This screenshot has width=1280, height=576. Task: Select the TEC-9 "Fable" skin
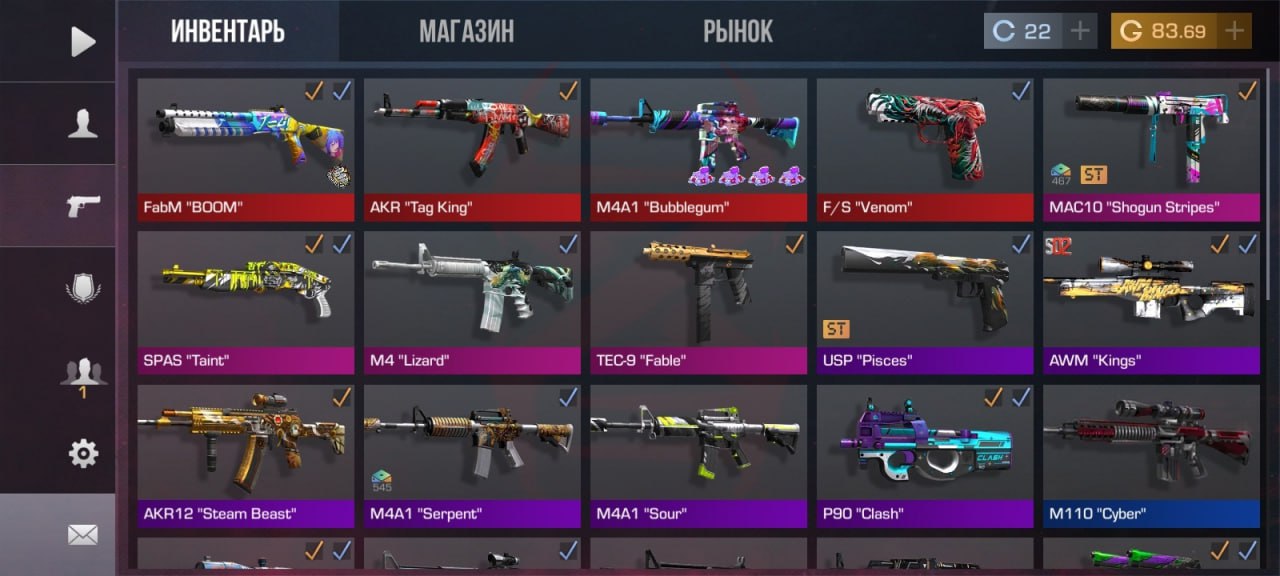coord(698,293)
